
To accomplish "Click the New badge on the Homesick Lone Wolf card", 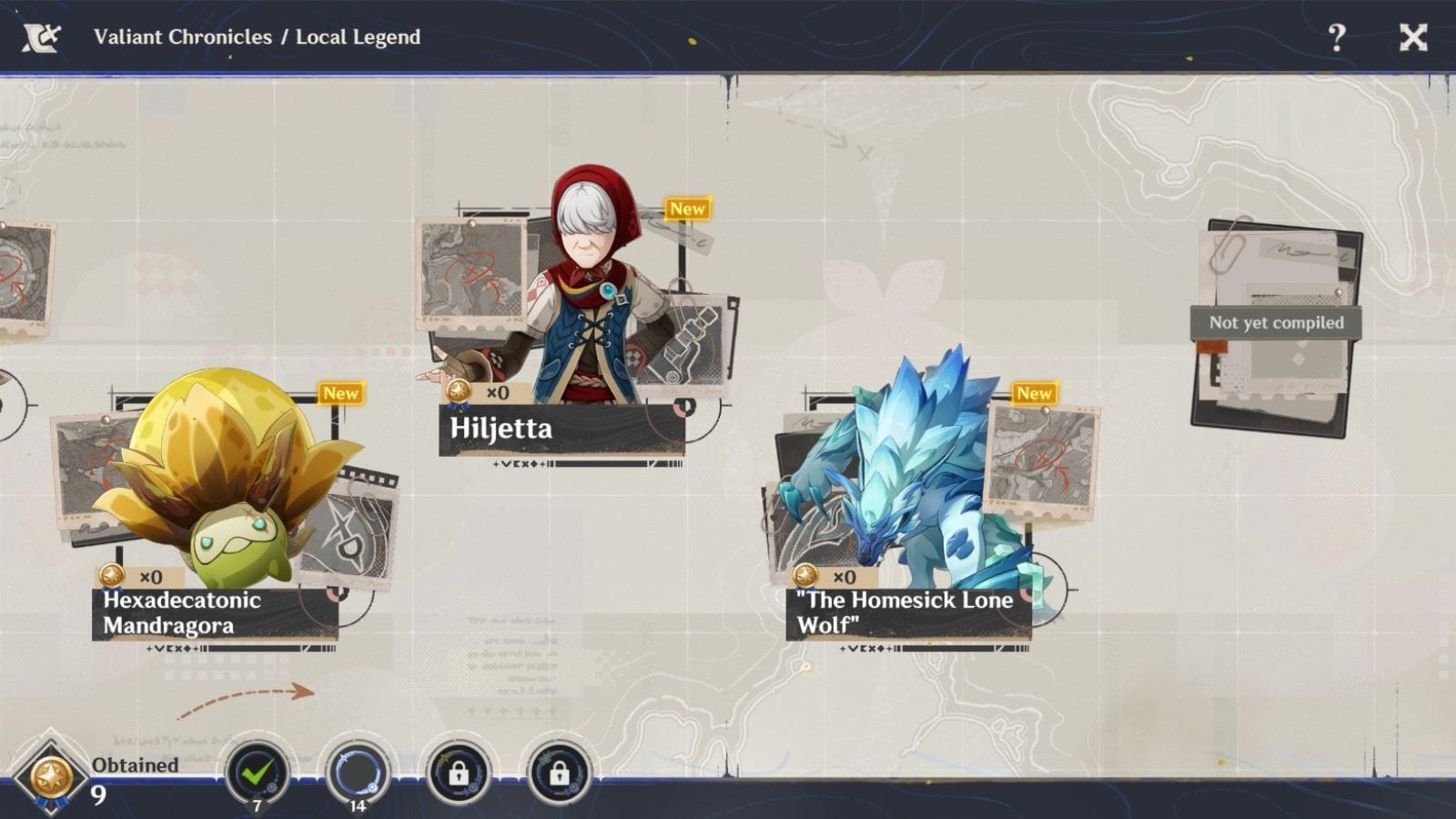I will pyautogui.click(x=1033, y=393).
